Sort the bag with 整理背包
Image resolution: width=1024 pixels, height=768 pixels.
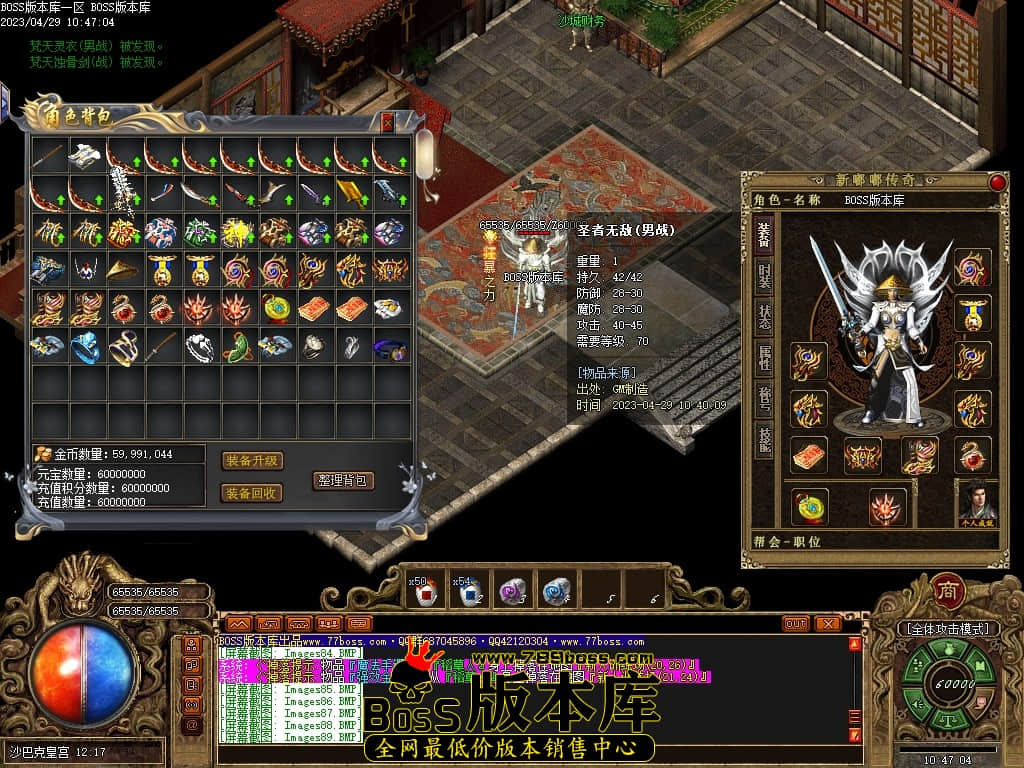pyautogui.click(x=343, y=480)
